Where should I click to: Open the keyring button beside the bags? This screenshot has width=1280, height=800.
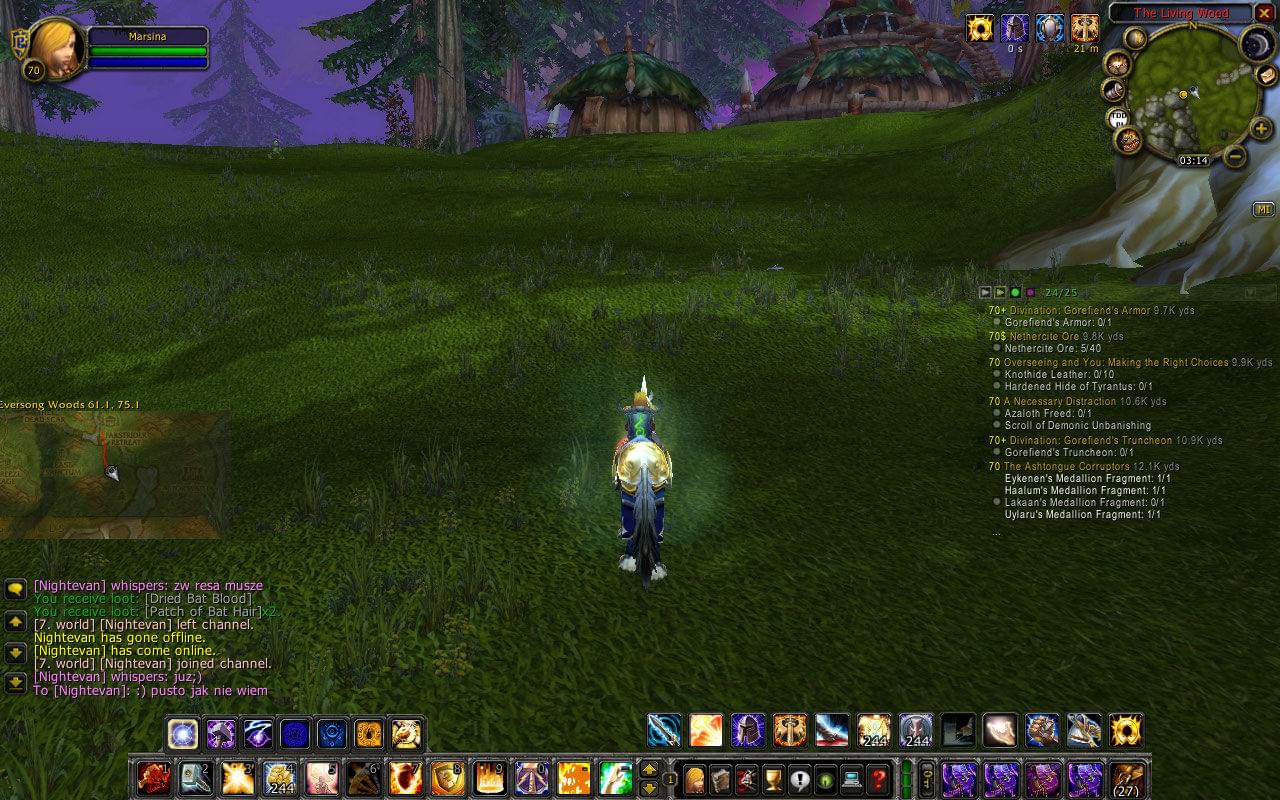pyautogui.click(x=927, y=778)
